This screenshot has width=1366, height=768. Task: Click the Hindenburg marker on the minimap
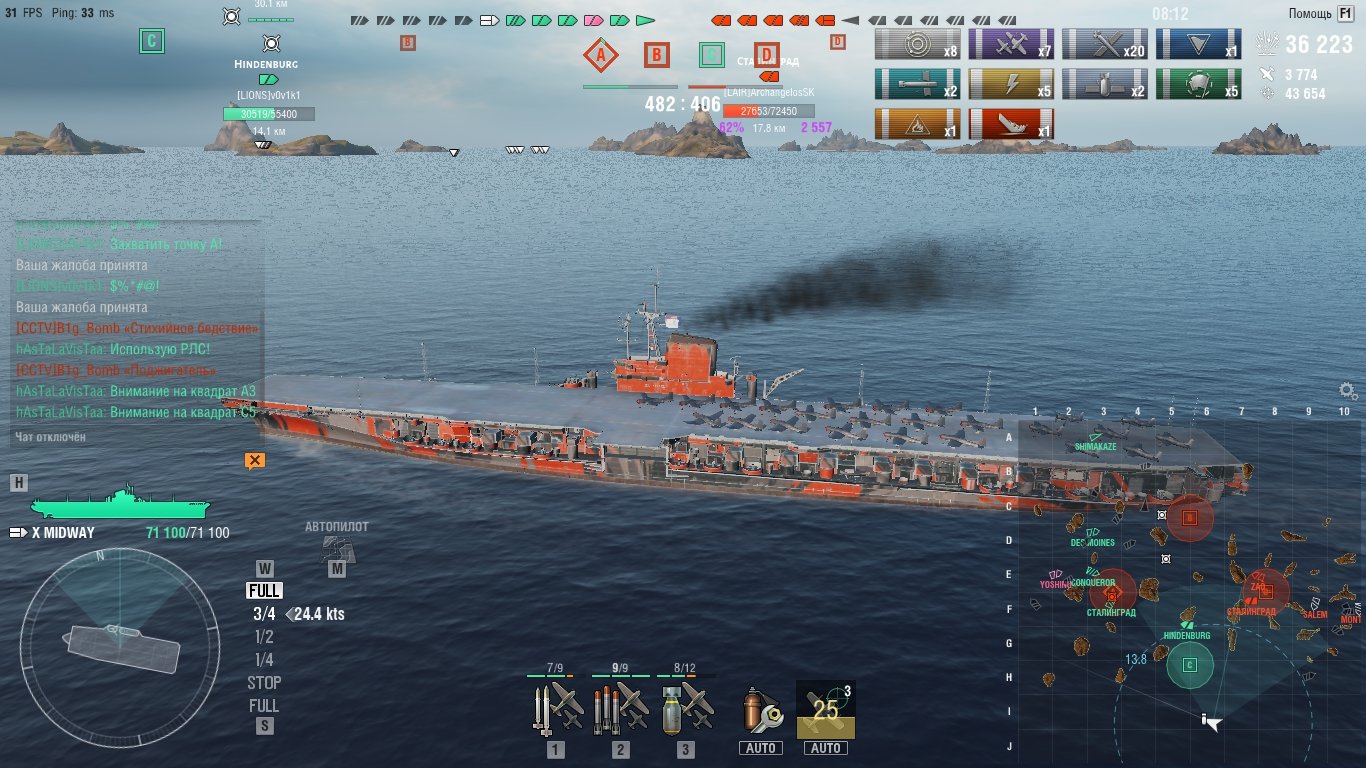point(1187,626)
